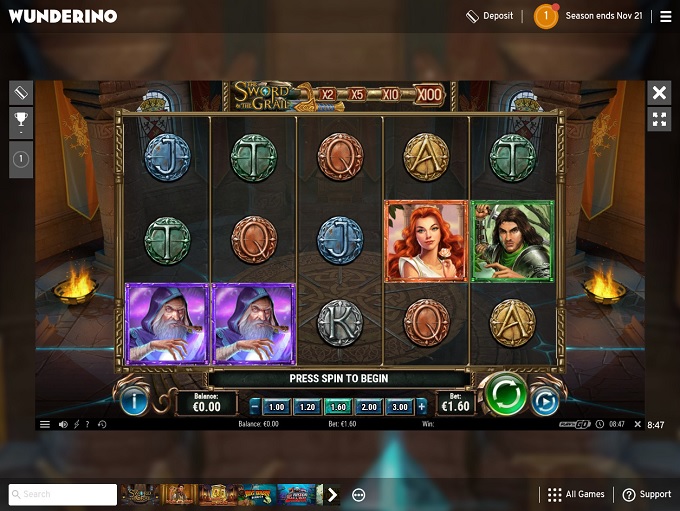Switch the game to fullscreen
The image size is (680, 511).
[x=659, y=119]
